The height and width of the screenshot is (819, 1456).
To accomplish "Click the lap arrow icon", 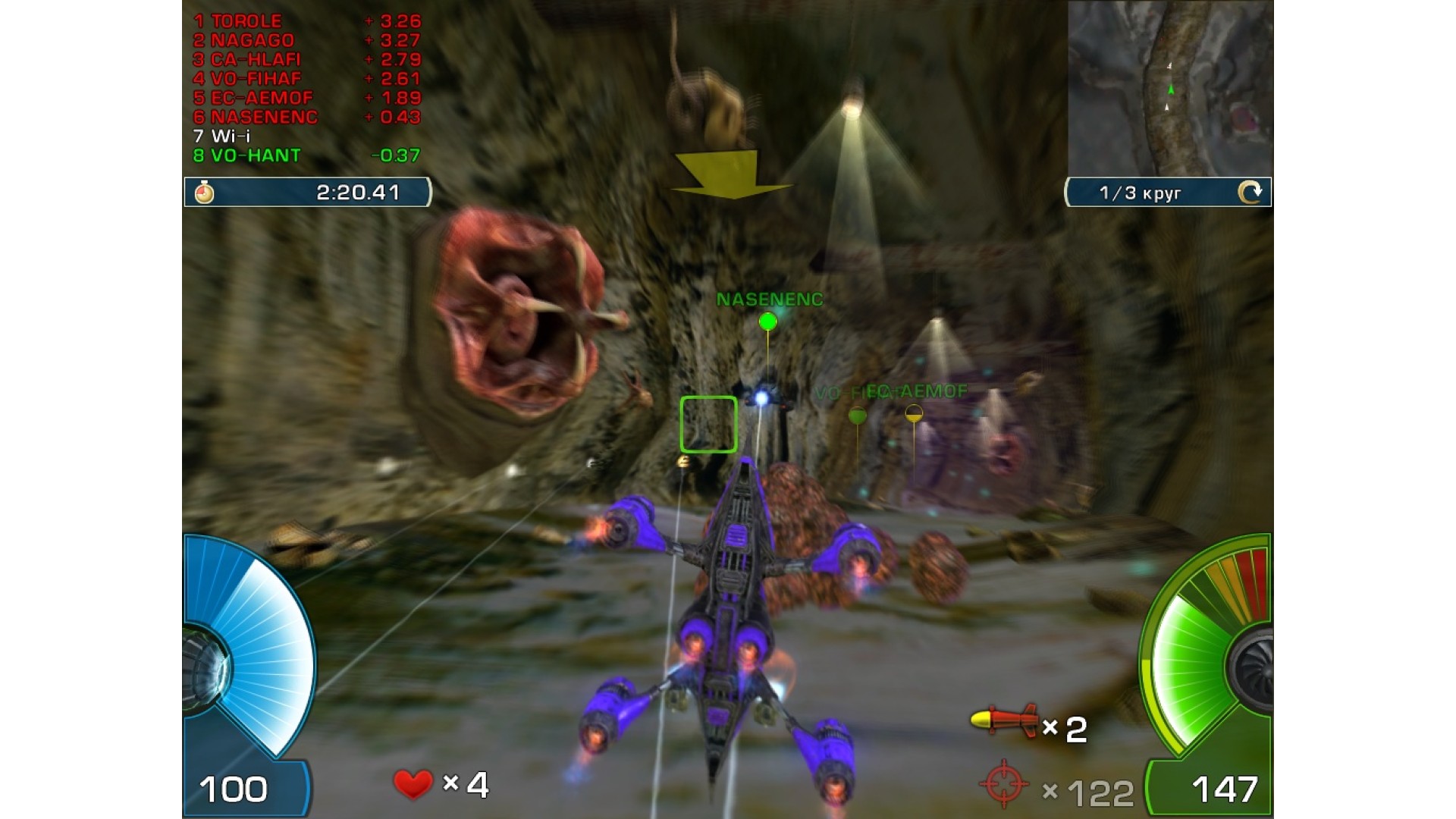I will point(1250,193).
